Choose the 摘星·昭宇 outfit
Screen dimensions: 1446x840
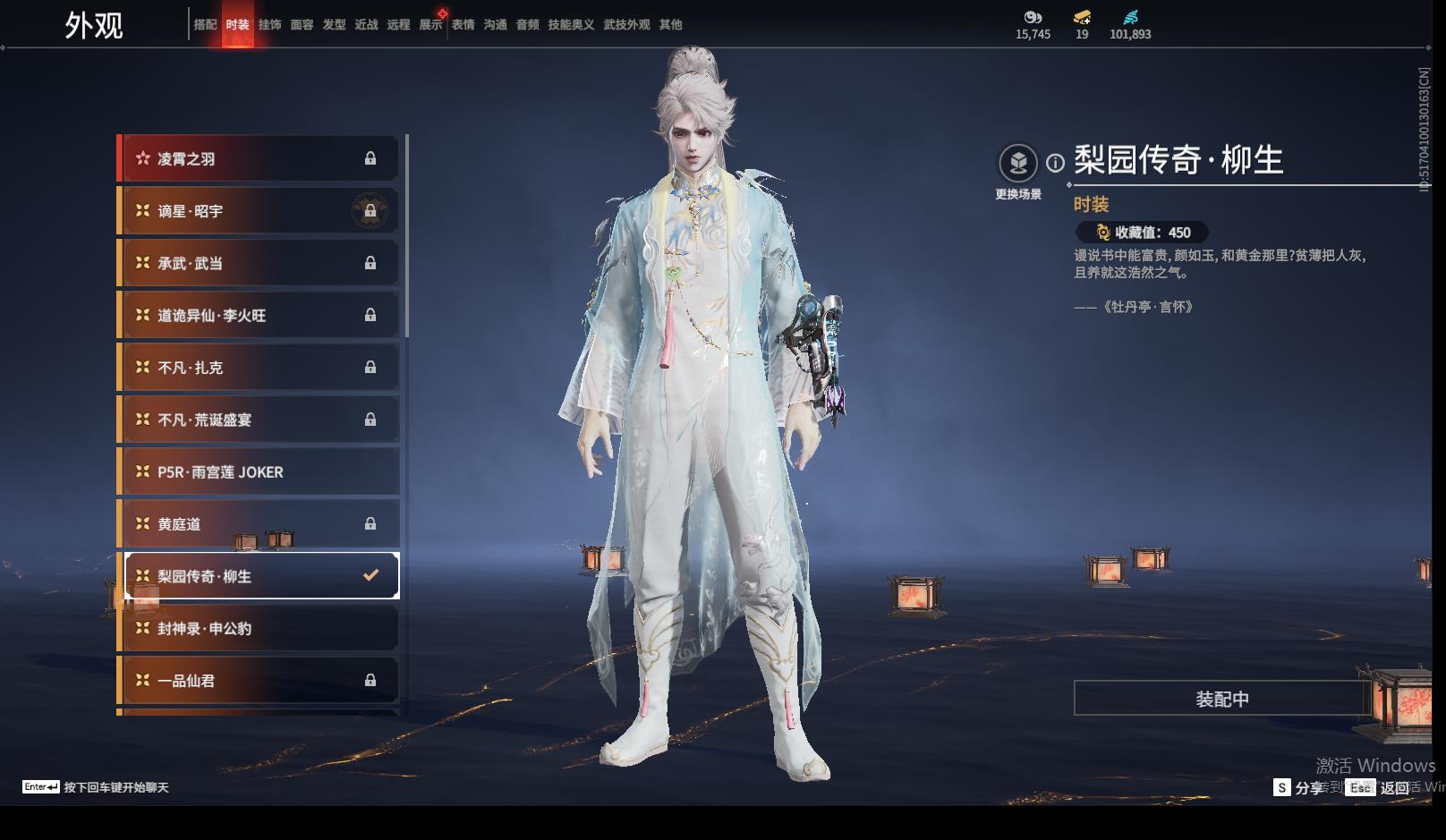point(259,211)
